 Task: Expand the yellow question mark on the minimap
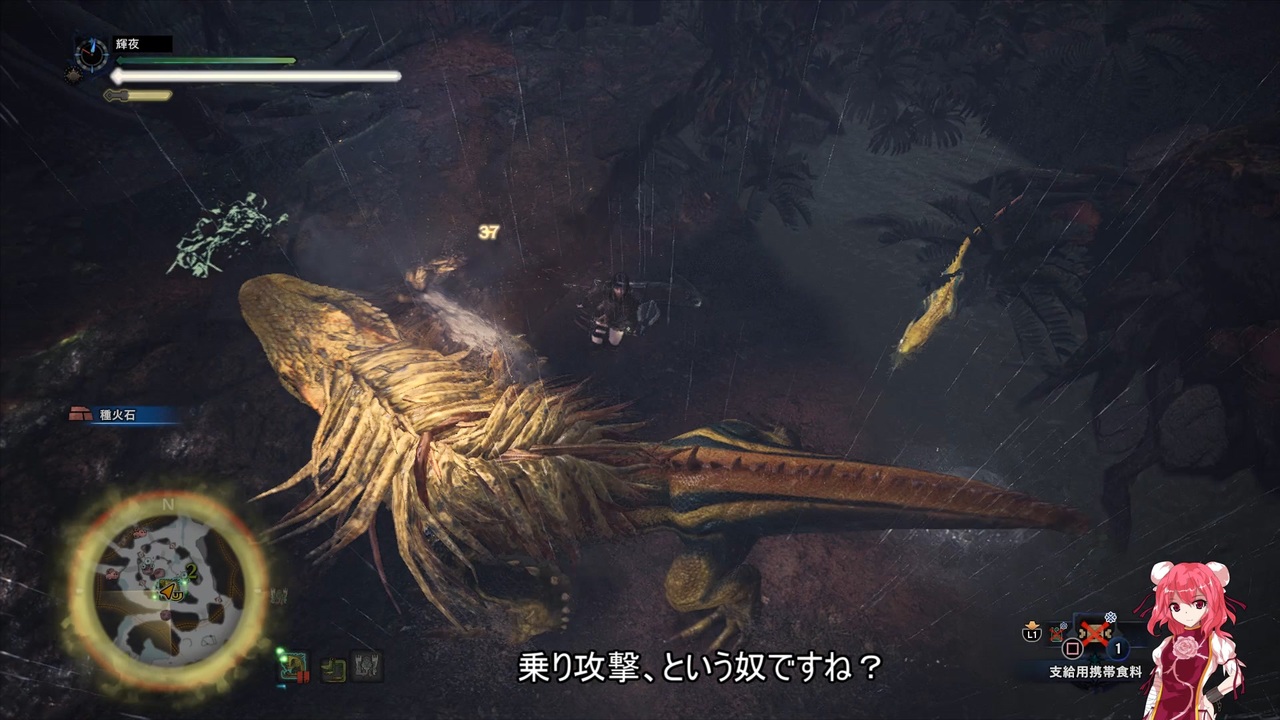[x=176, y=594]
